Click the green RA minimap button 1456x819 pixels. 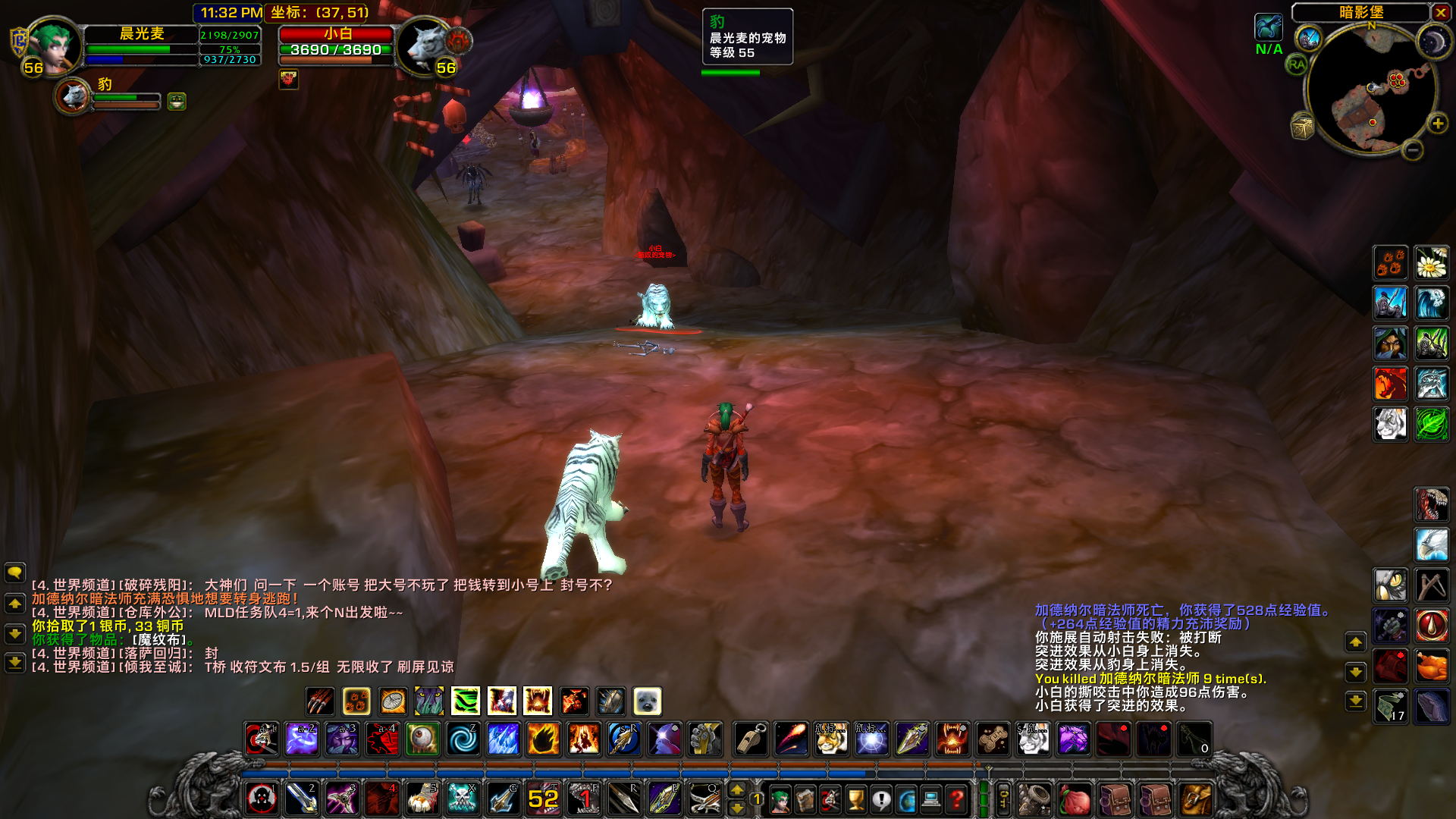click(x=1297, y=65)
